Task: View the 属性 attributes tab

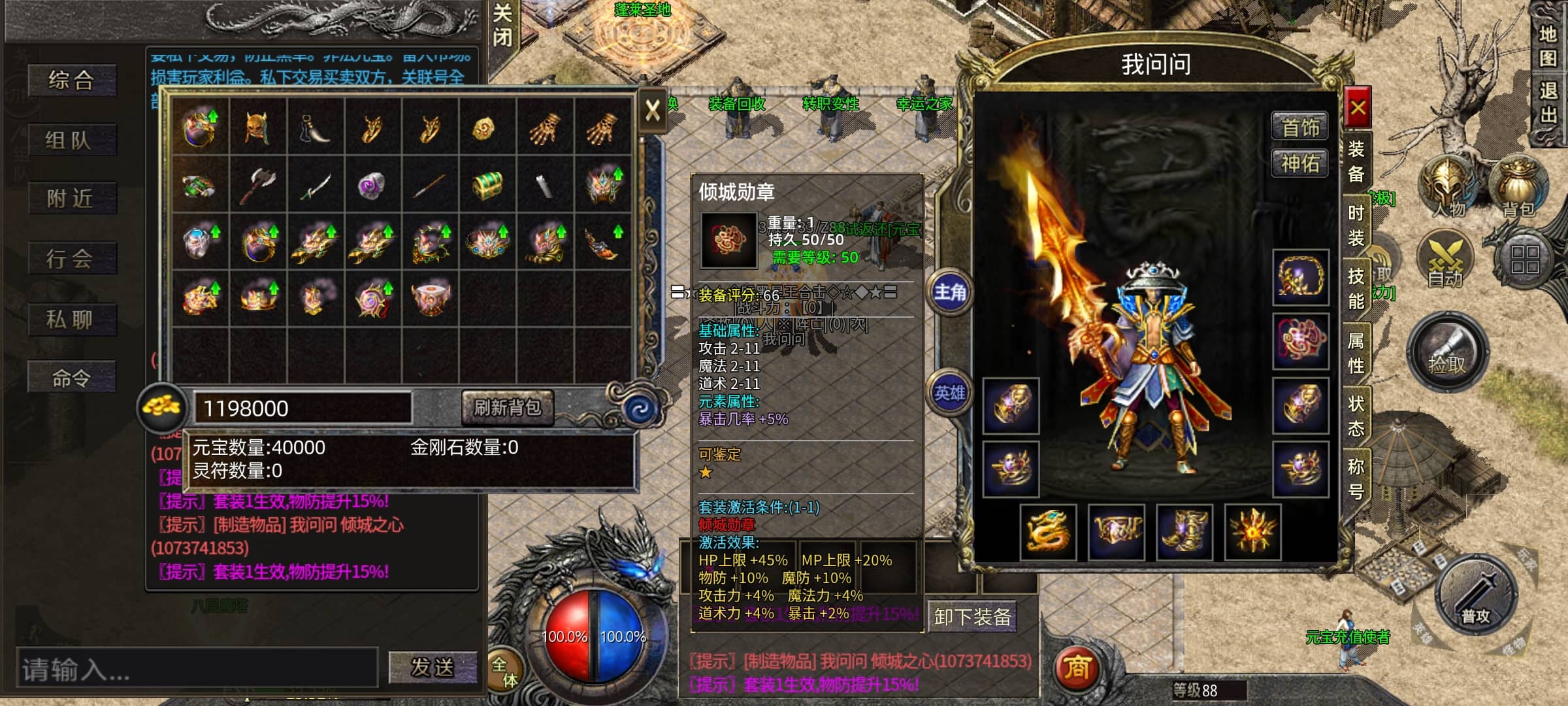Action: click(x=1356, y=352)
